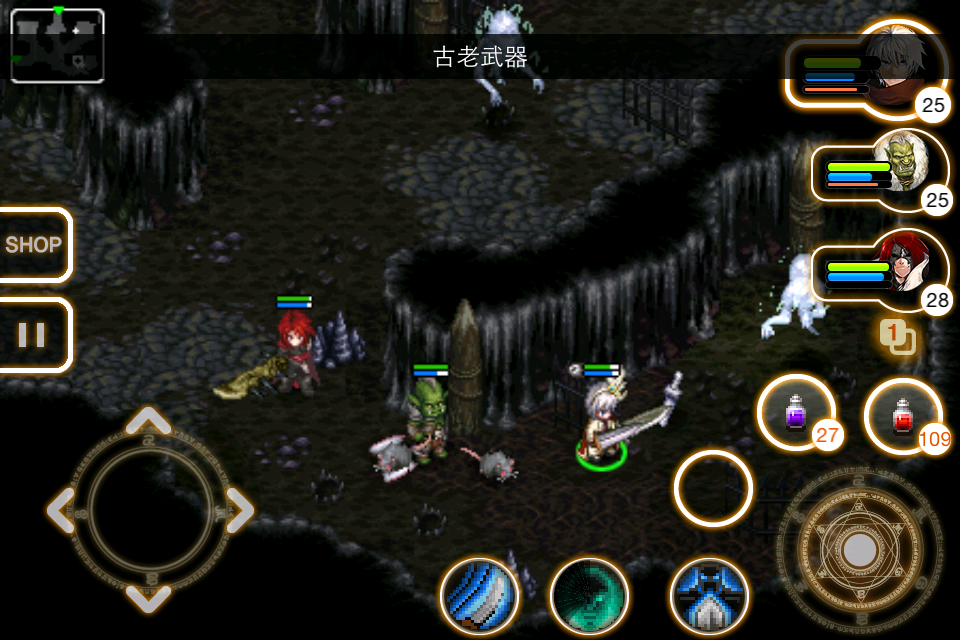The width and height of the screenshot is (960, 640).
Task: Drink the red health potion
Action: pyautogui.click(x=902, y=415)
